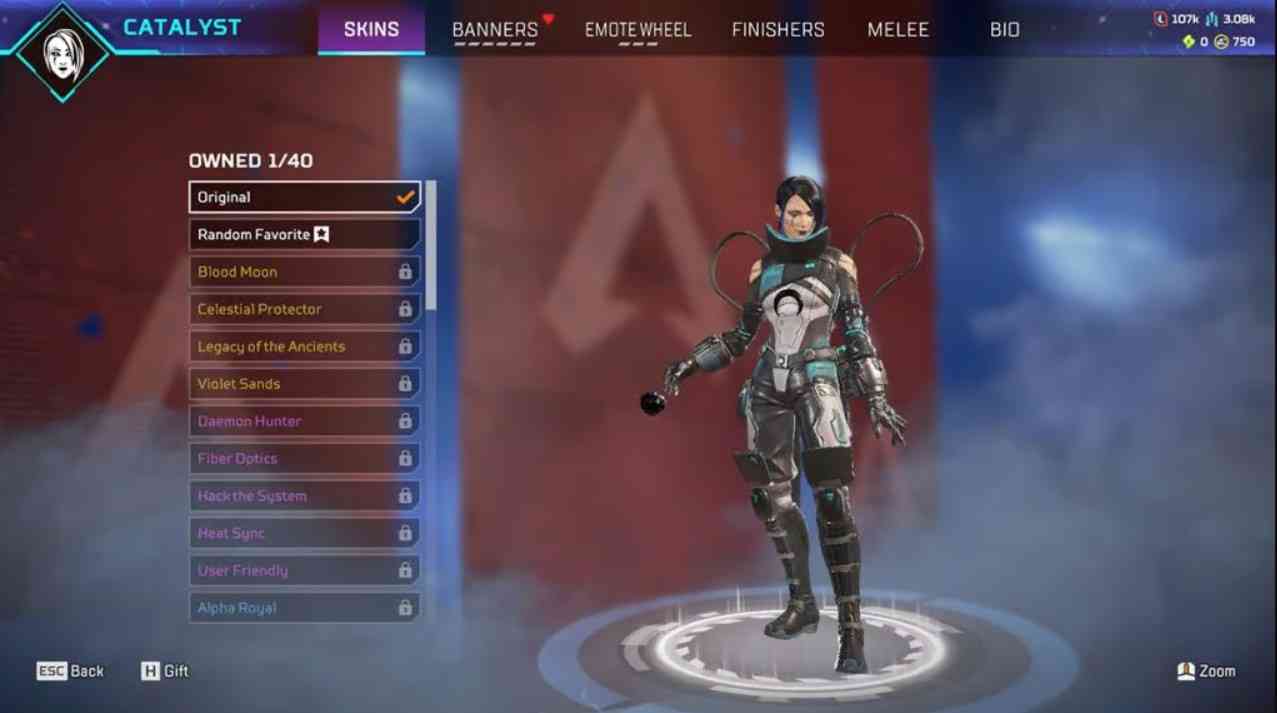Viewport: 1277px width, 713px height.
Task: Preview the Blood Moon skin
Action: click(304, 272)
